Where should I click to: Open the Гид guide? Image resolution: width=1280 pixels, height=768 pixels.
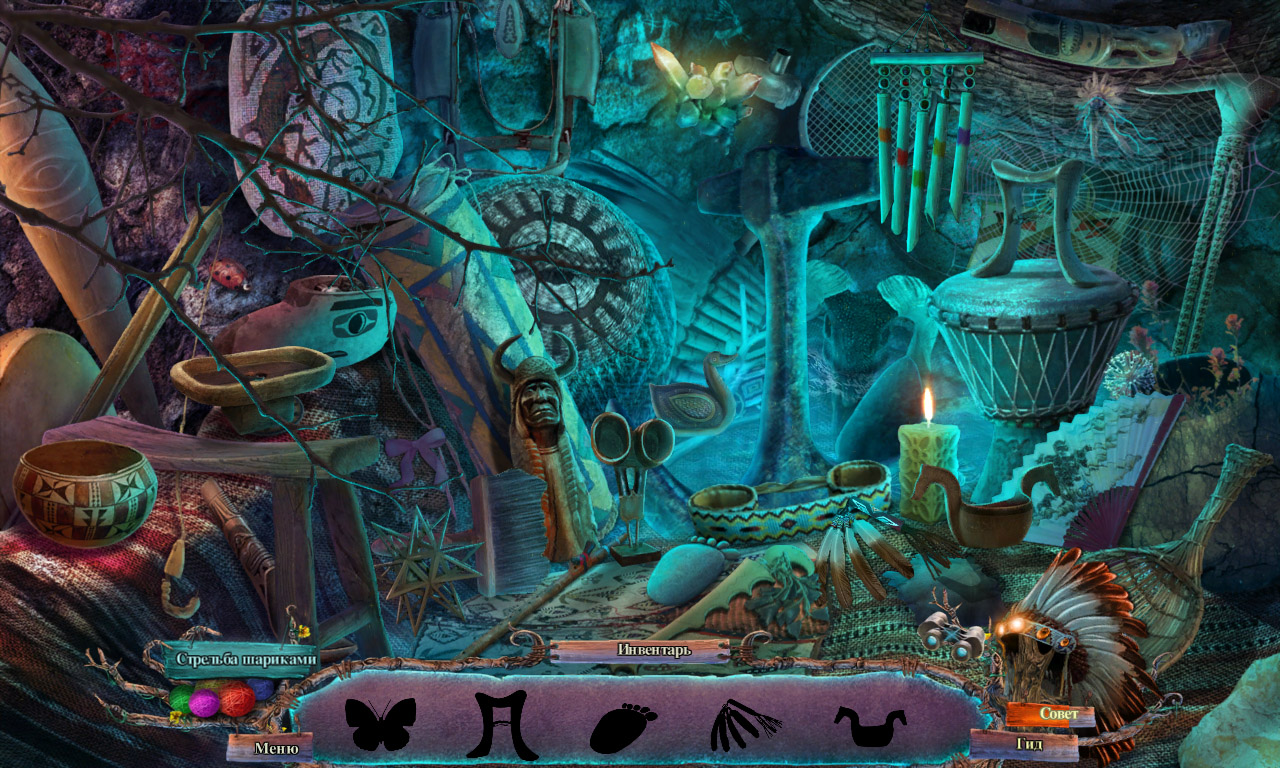coord(1030,744)
